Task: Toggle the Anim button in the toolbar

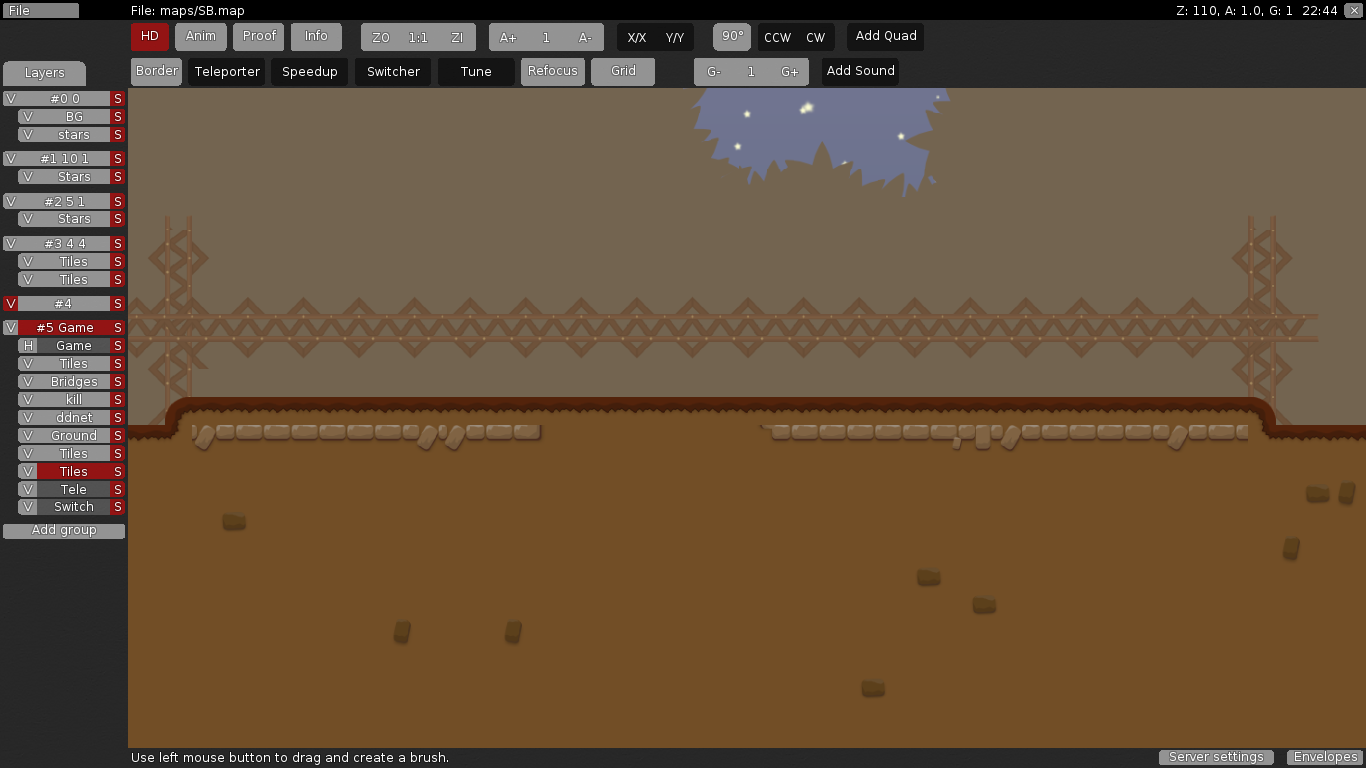Action: pyautogui.click(x=200, y=36)
